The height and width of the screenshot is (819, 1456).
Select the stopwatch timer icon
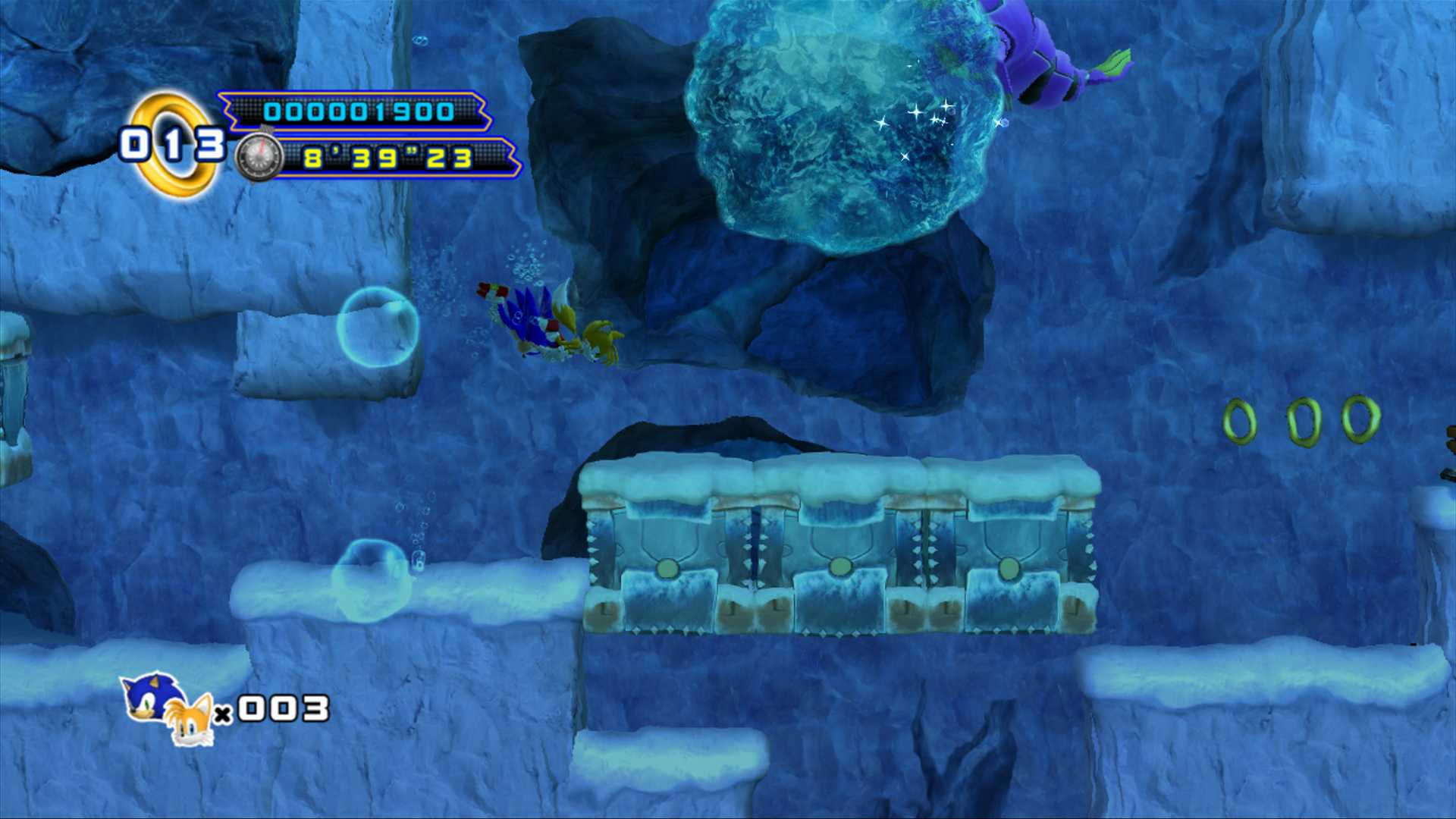(x=258, y=157)
